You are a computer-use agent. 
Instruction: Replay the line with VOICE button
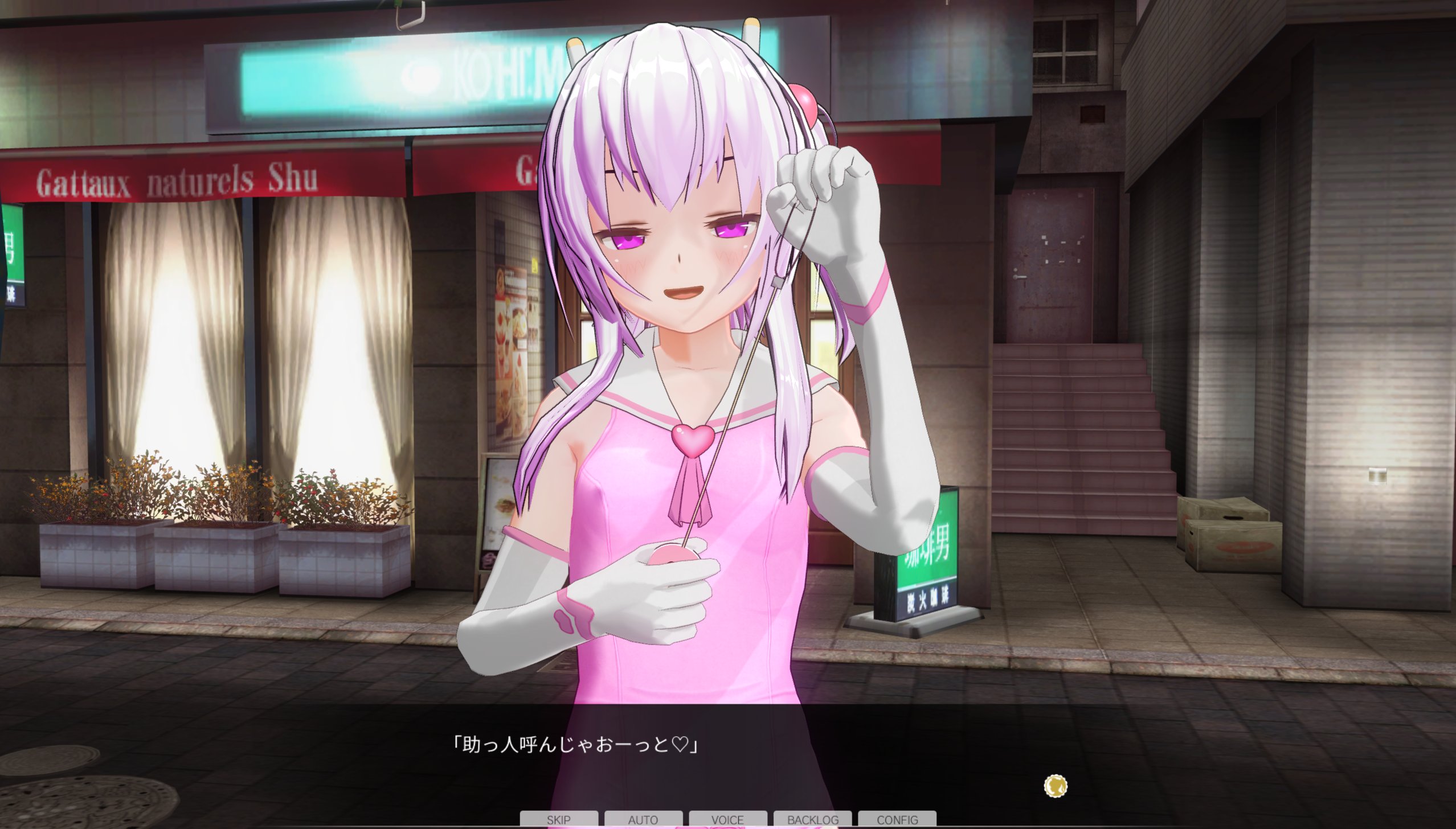tap(727, 819)
